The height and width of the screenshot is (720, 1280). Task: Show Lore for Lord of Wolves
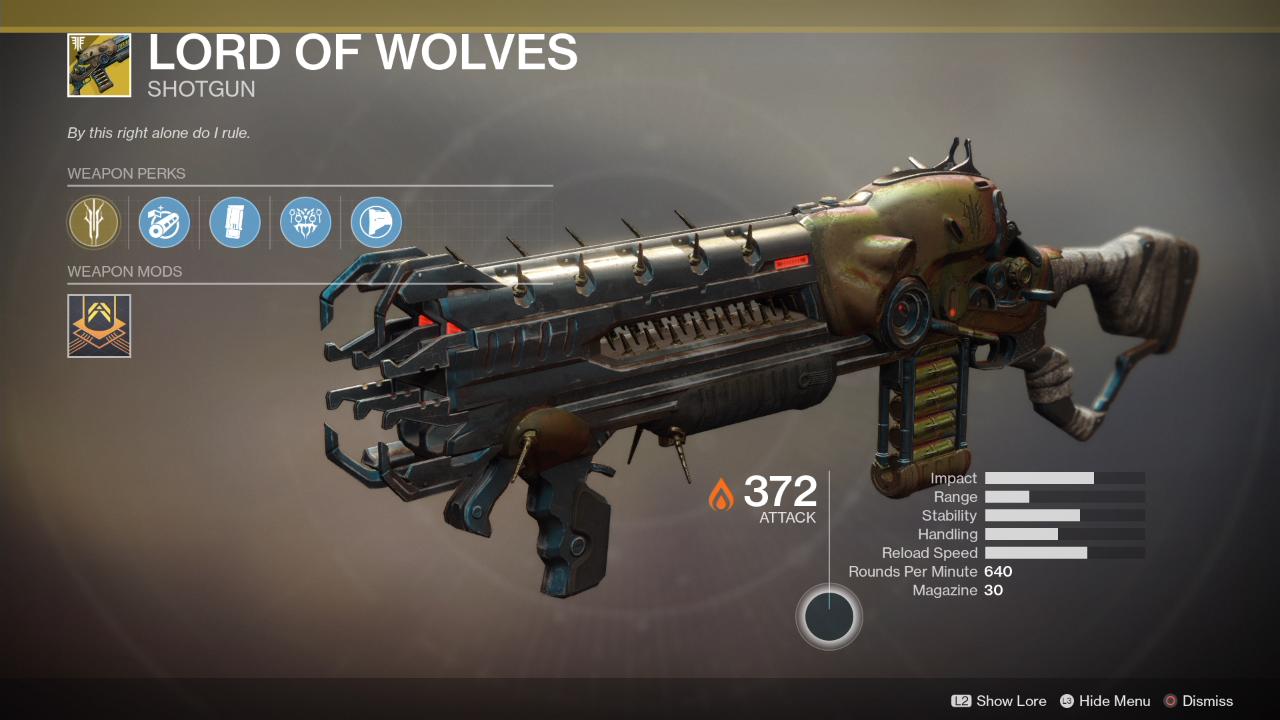(1013, 701)
